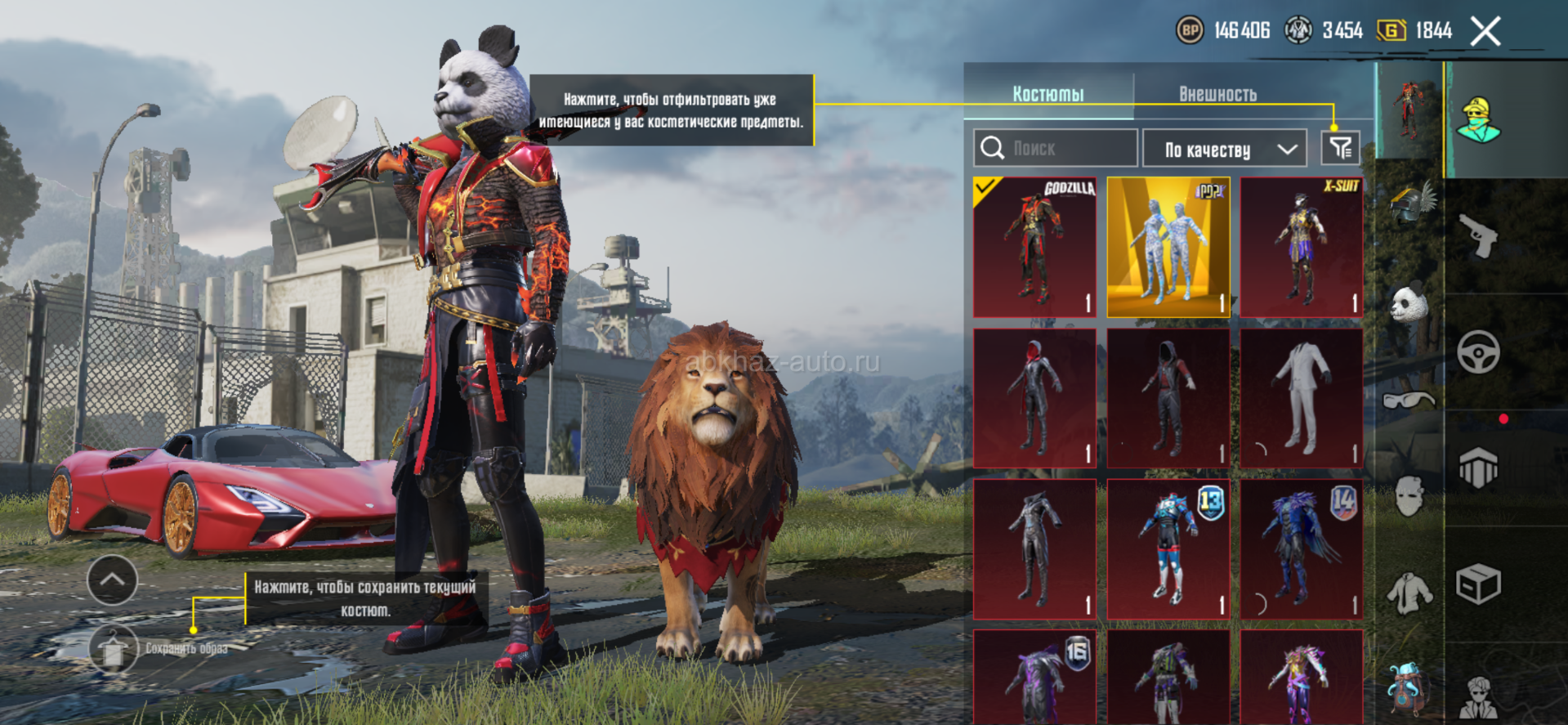Viewport: 1568px width, 725px height.
Task: Select the Костюмы tab
Action: 1048,94
